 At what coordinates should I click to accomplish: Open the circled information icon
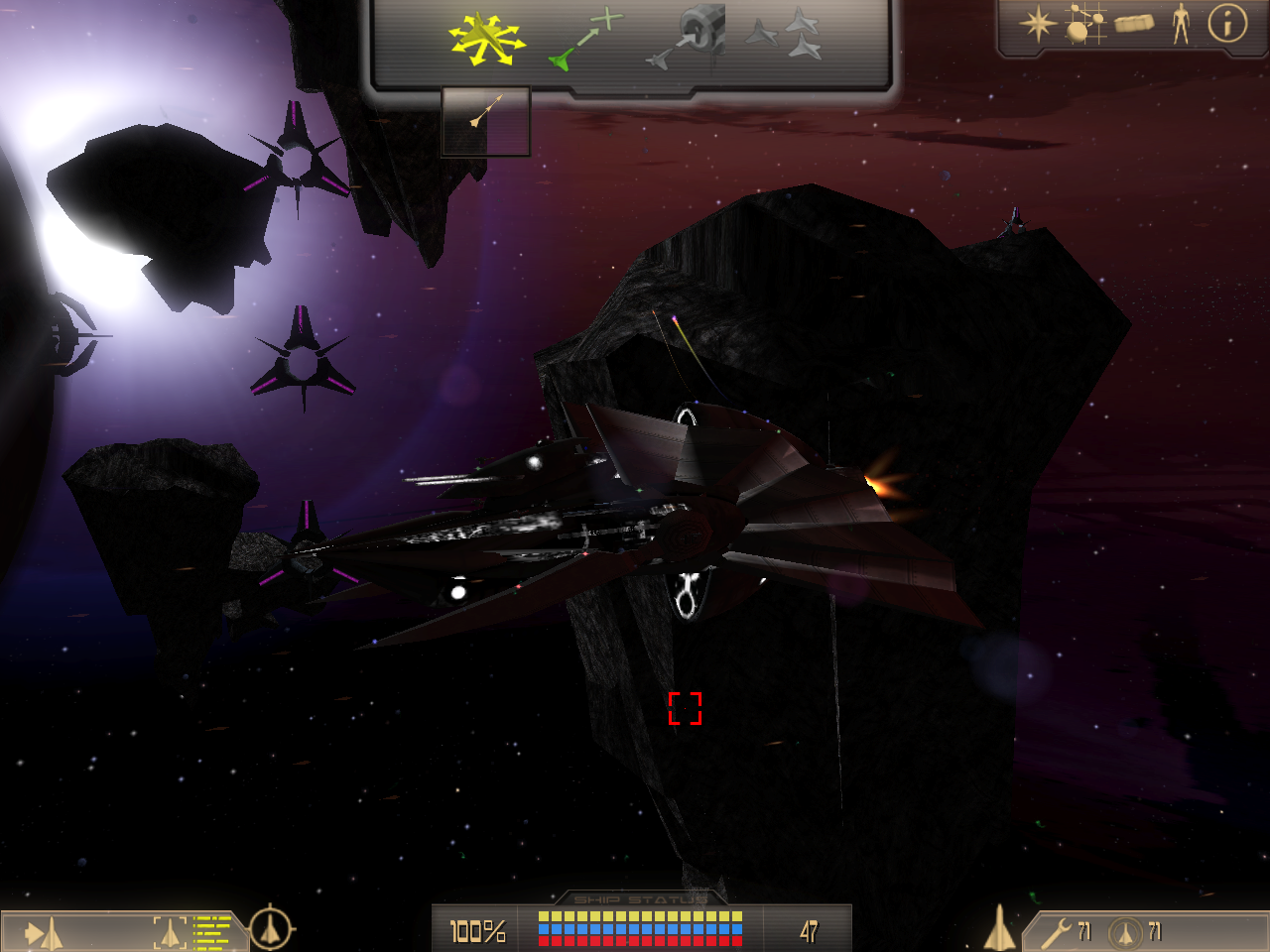click(x=1227, y=23)
